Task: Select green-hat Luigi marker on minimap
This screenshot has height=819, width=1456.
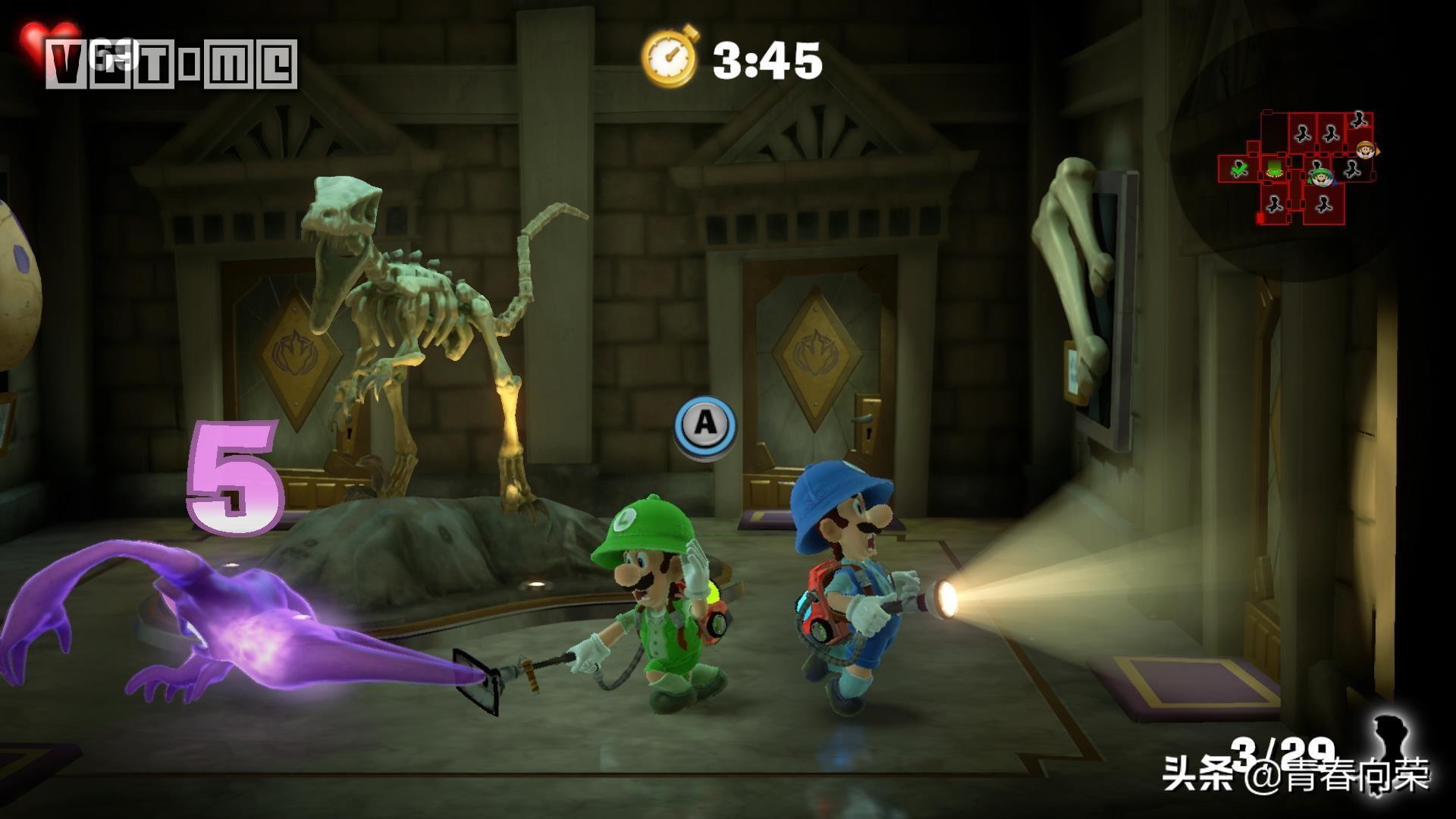Action: point(1323,178)
